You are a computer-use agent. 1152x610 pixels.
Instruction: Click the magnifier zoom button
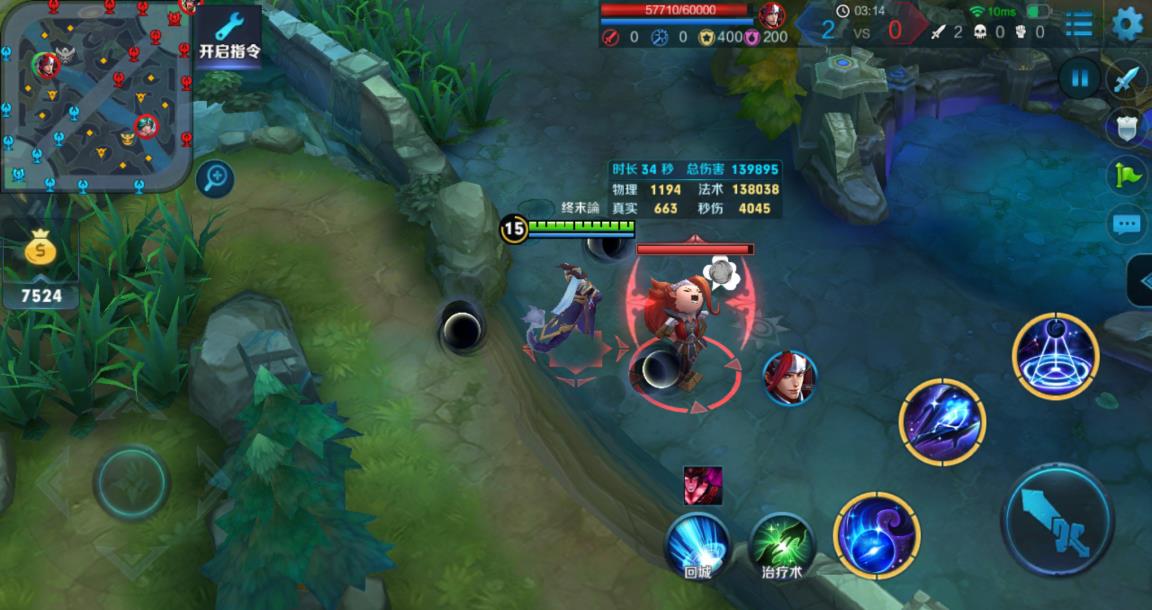[x=214, y=179]
